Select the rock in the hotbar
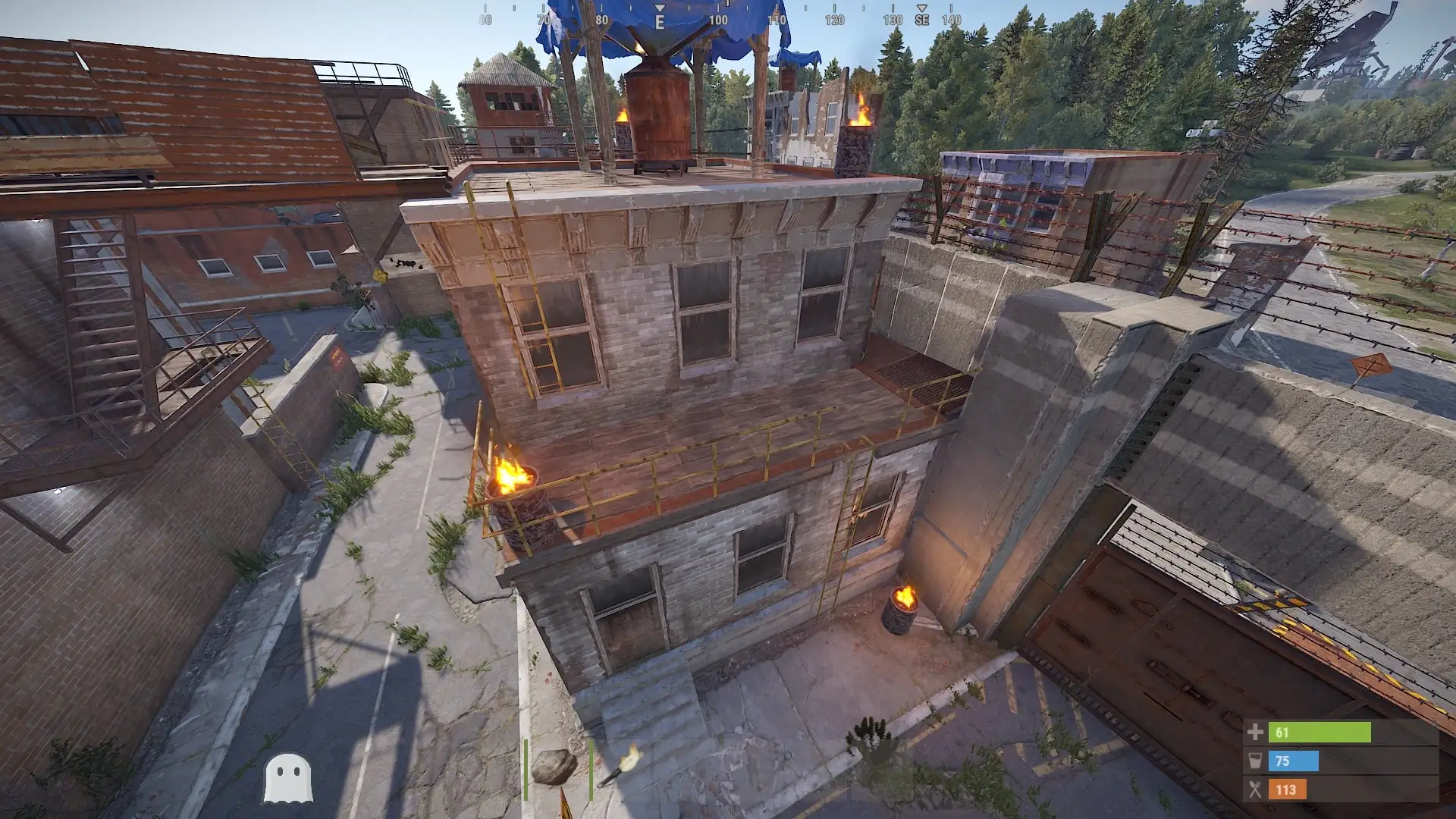Screen dimensions: 1456x819 pyautogui.click(x=554, y=767)
